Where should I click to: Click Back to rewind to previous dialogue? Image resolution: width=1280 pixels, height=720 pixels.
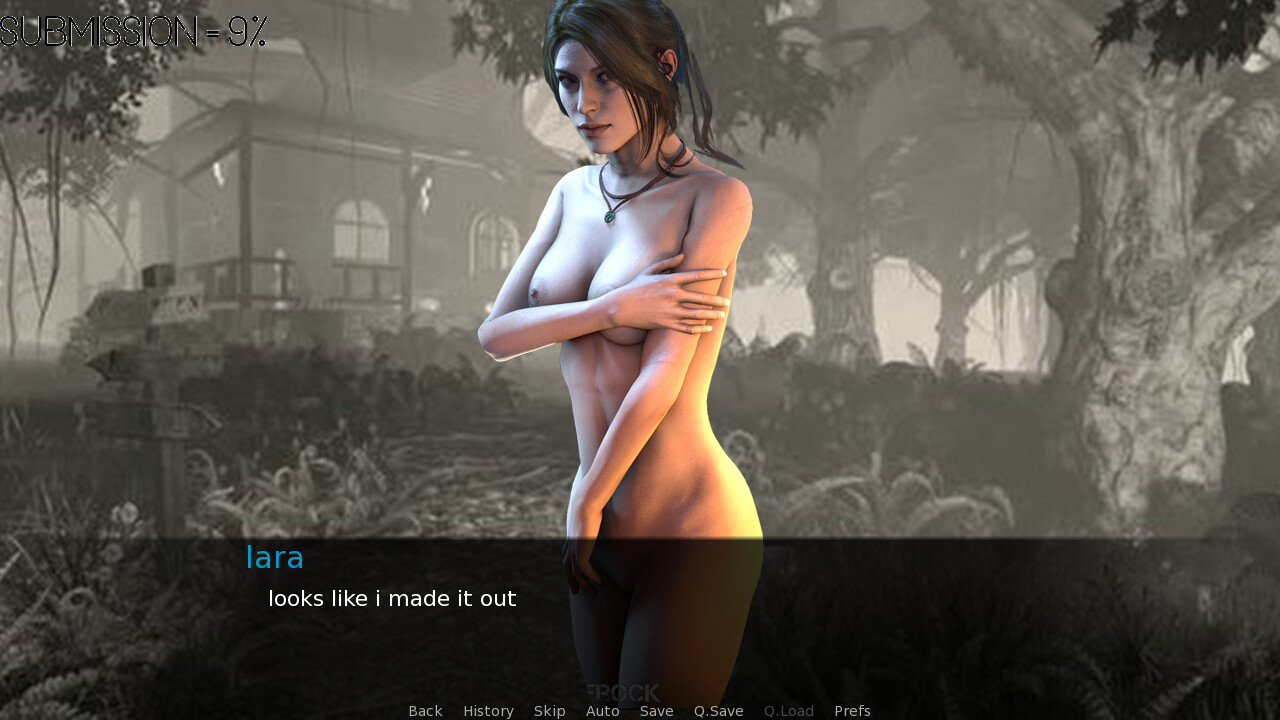424,710
